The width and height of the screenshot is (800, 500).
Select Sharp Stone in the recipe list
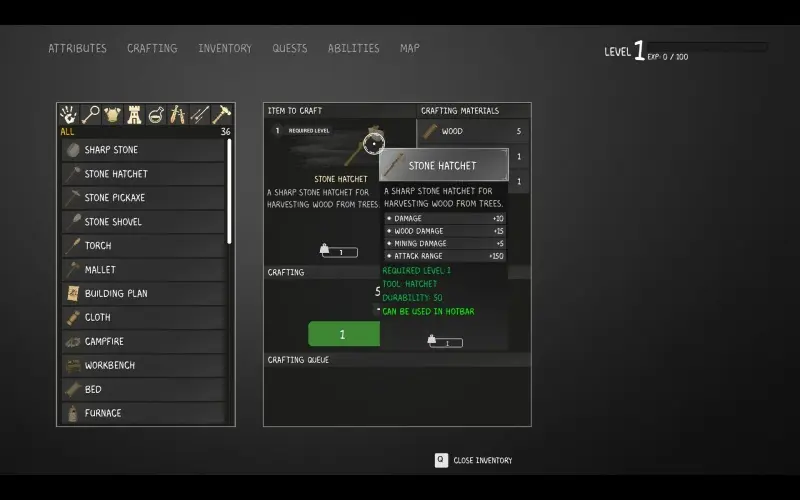[x=144, y=150]
